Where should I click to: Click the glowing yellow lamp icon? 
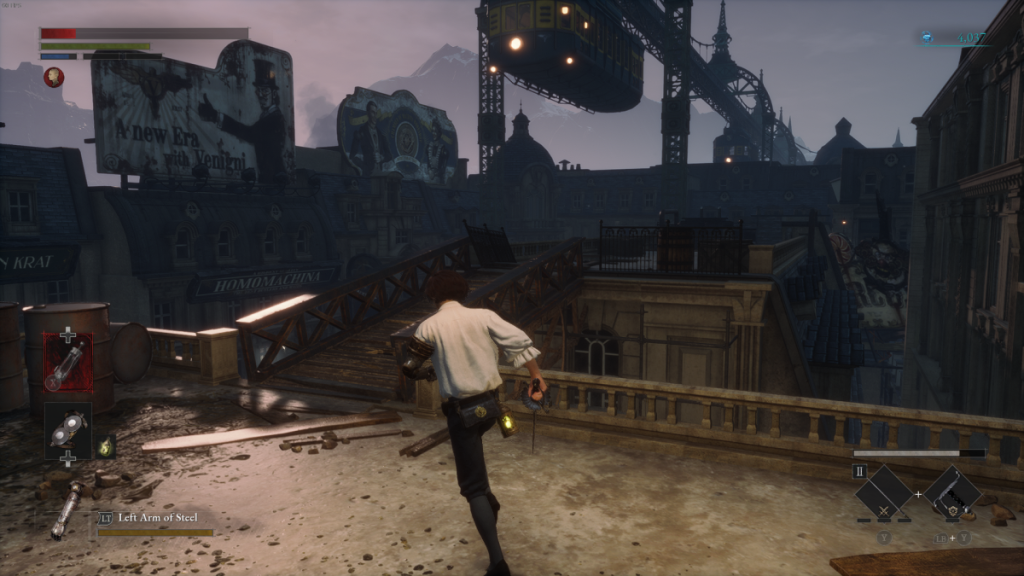point(105,446)
